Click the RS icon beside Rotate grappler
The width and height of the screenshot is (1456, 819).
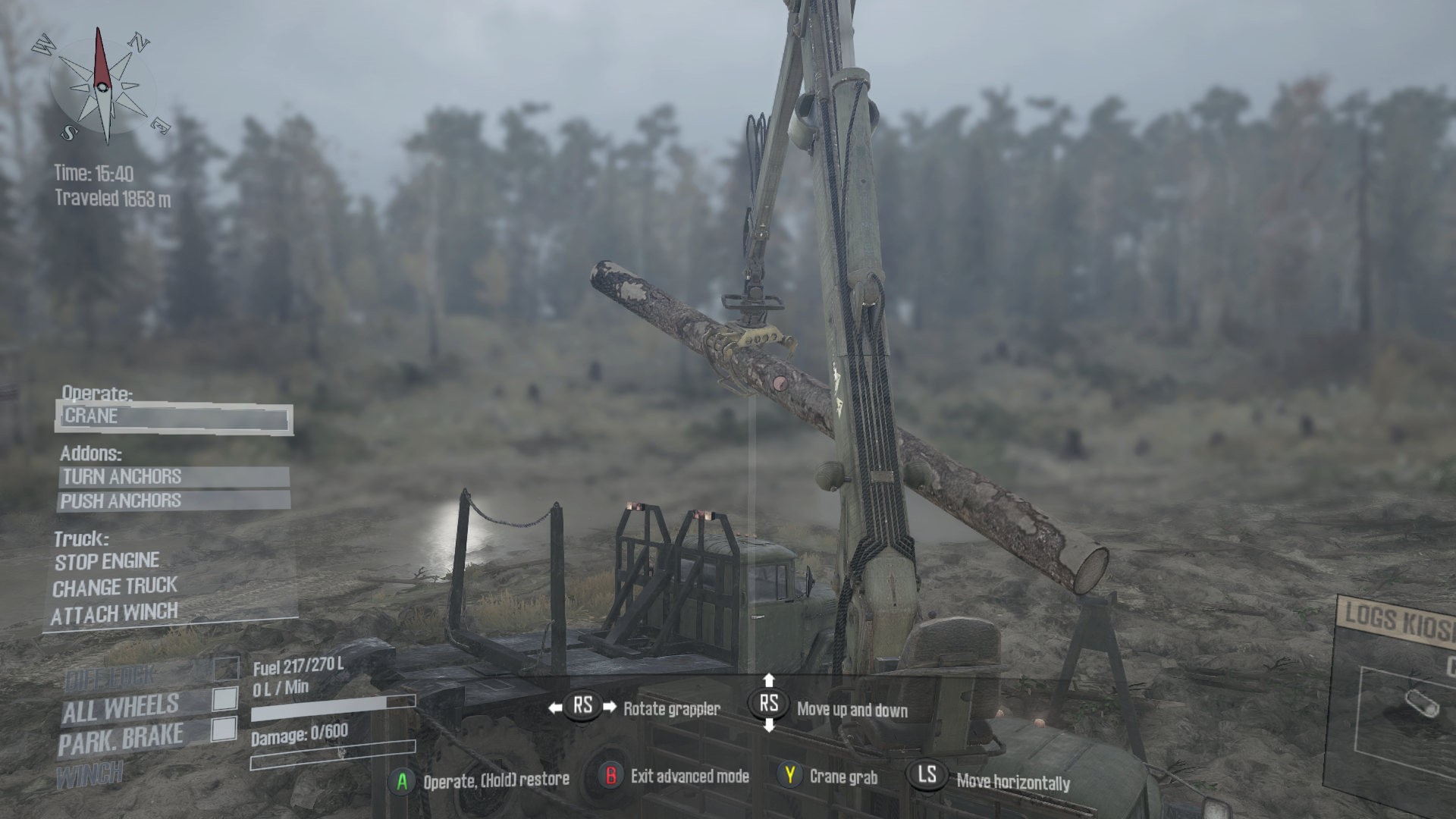click(x=582, y=705)
